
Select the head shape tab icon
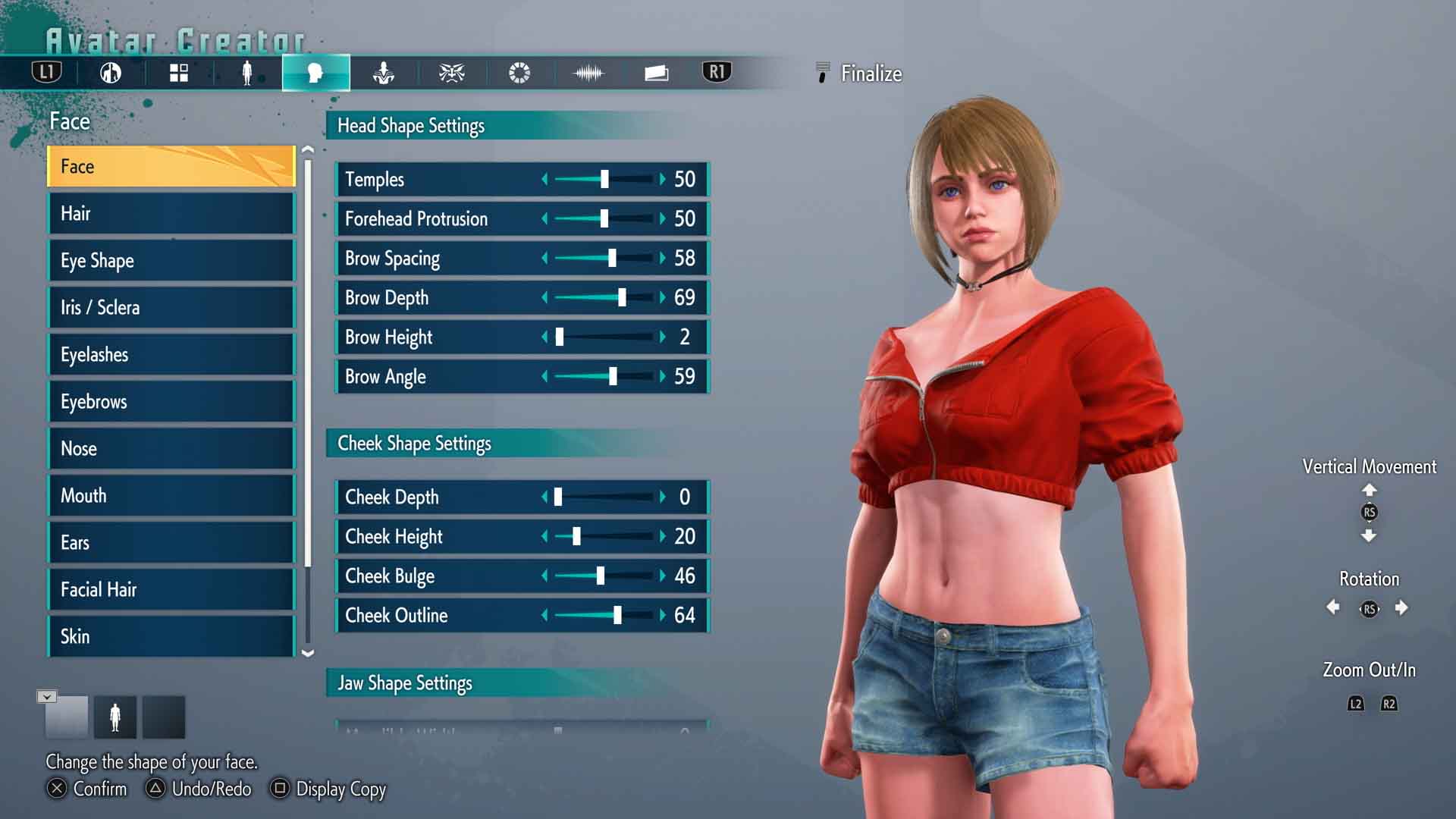pyautogui.click(x=316, y=73)
